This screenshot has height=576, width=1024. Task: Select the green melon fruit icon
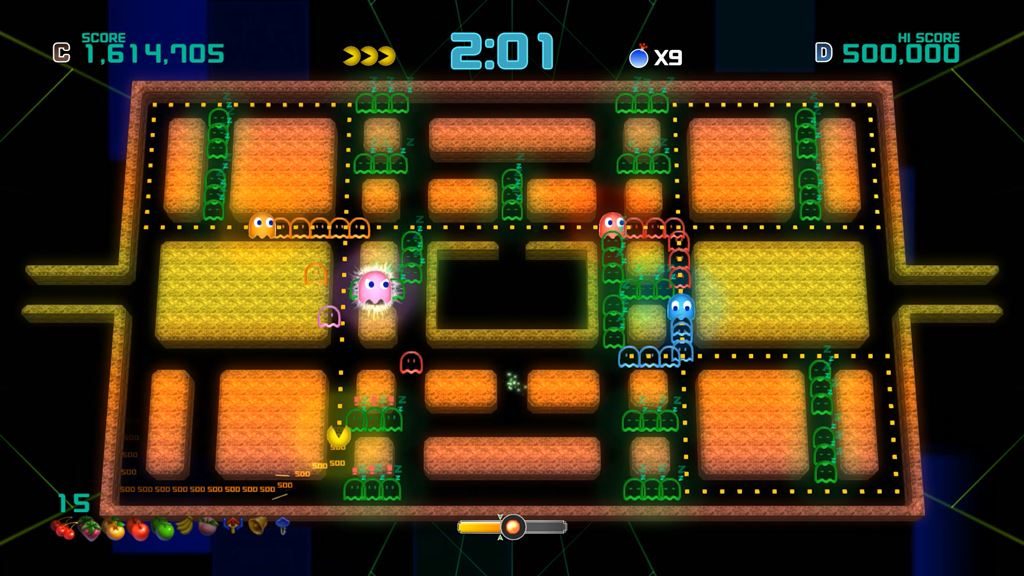[163, 529]
